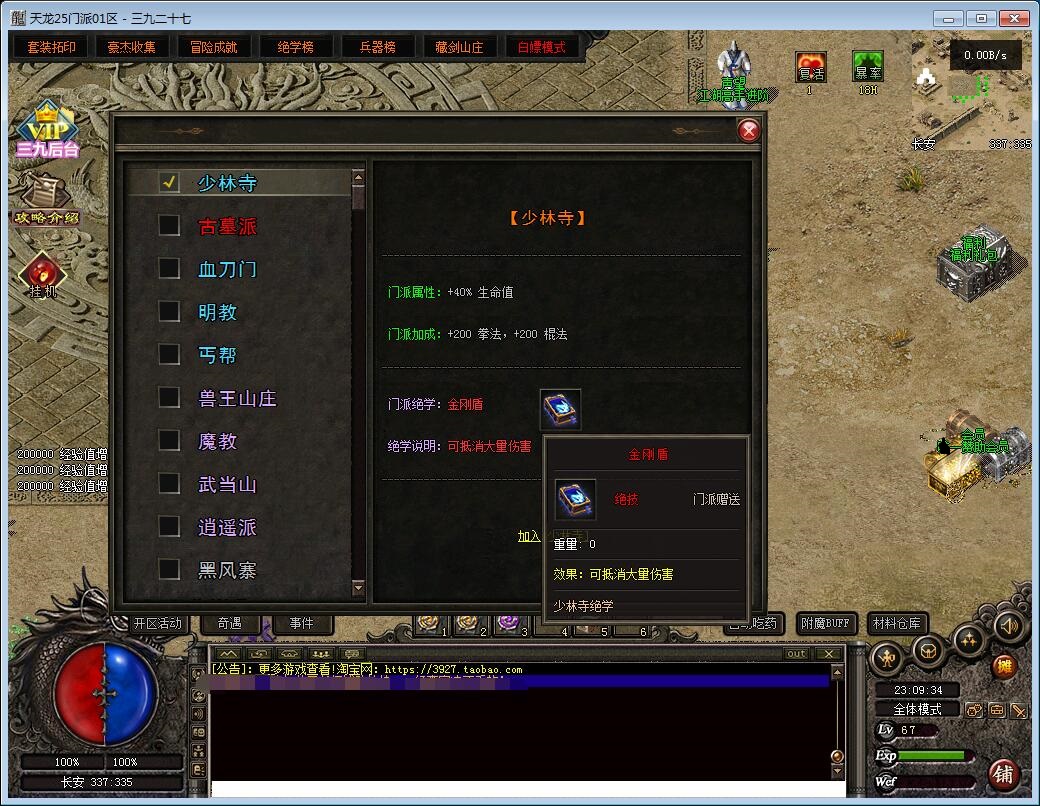Open the 材料仓库 storage
The width and height of the screenshot is (1040, 806).
897,624
